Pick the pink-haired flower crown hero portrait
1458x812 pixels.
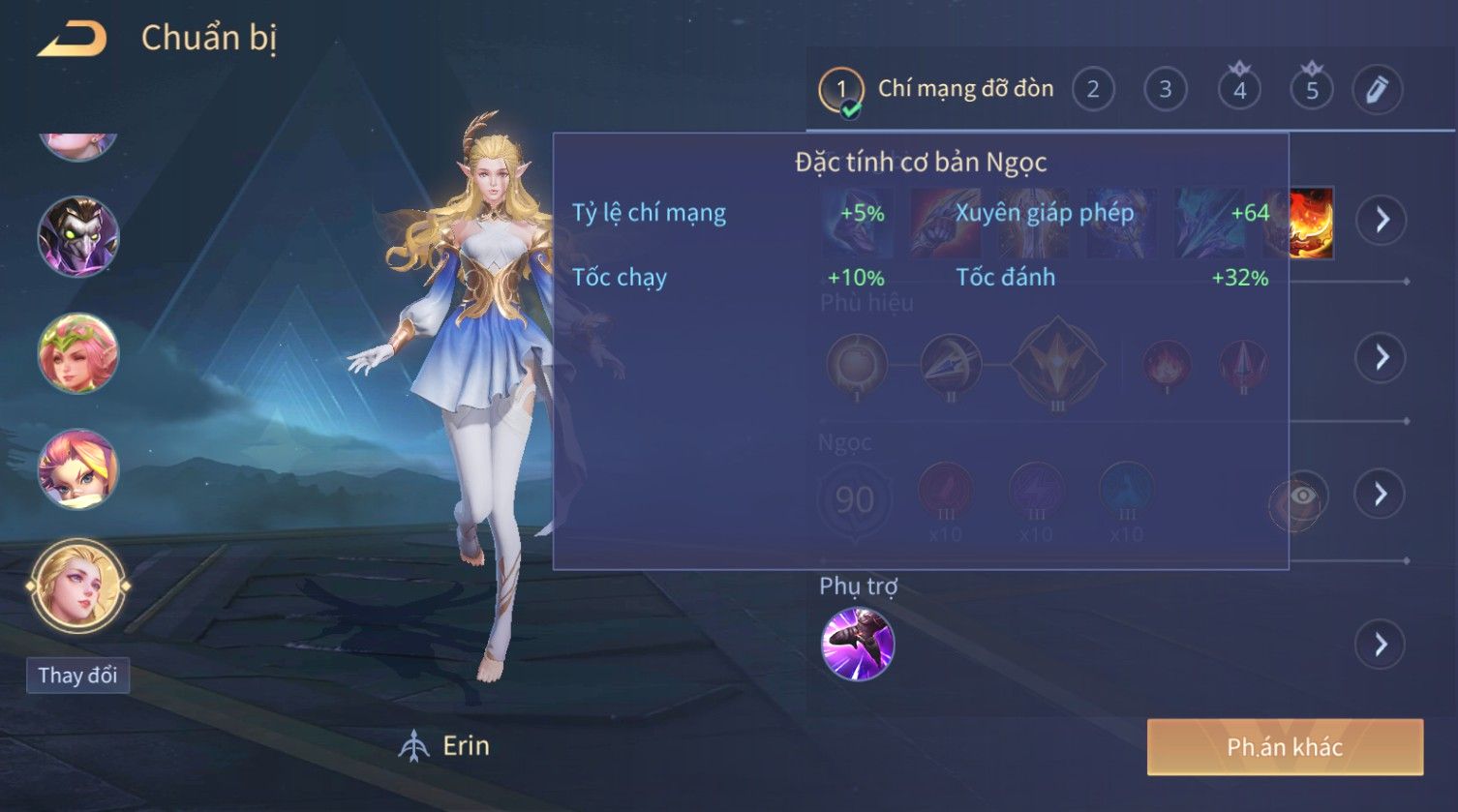point(78,352)
